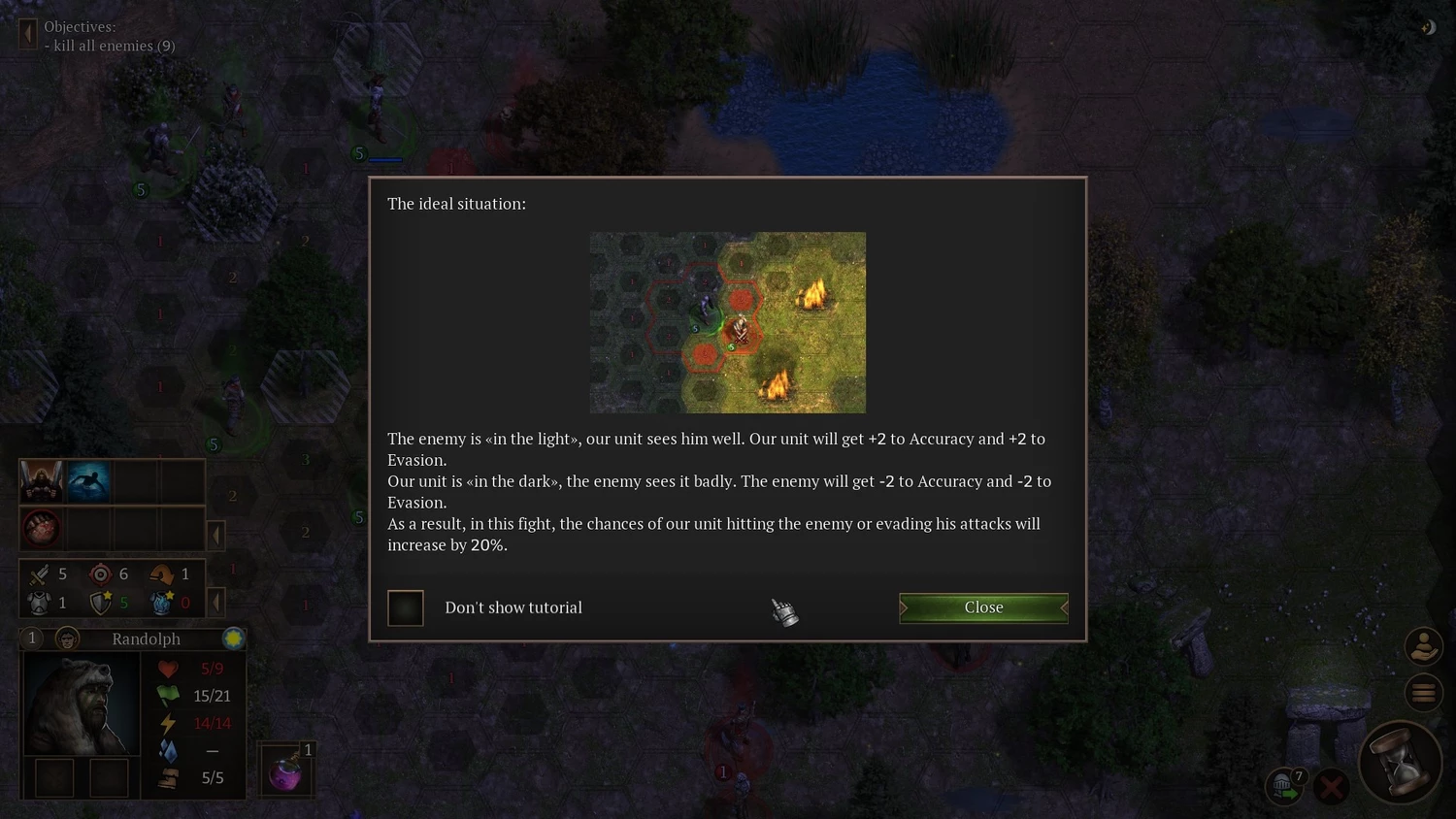This screenshot has height=819, width=1456.
Task: Click the moon icon in the top corner
Action: point(1428,28)
